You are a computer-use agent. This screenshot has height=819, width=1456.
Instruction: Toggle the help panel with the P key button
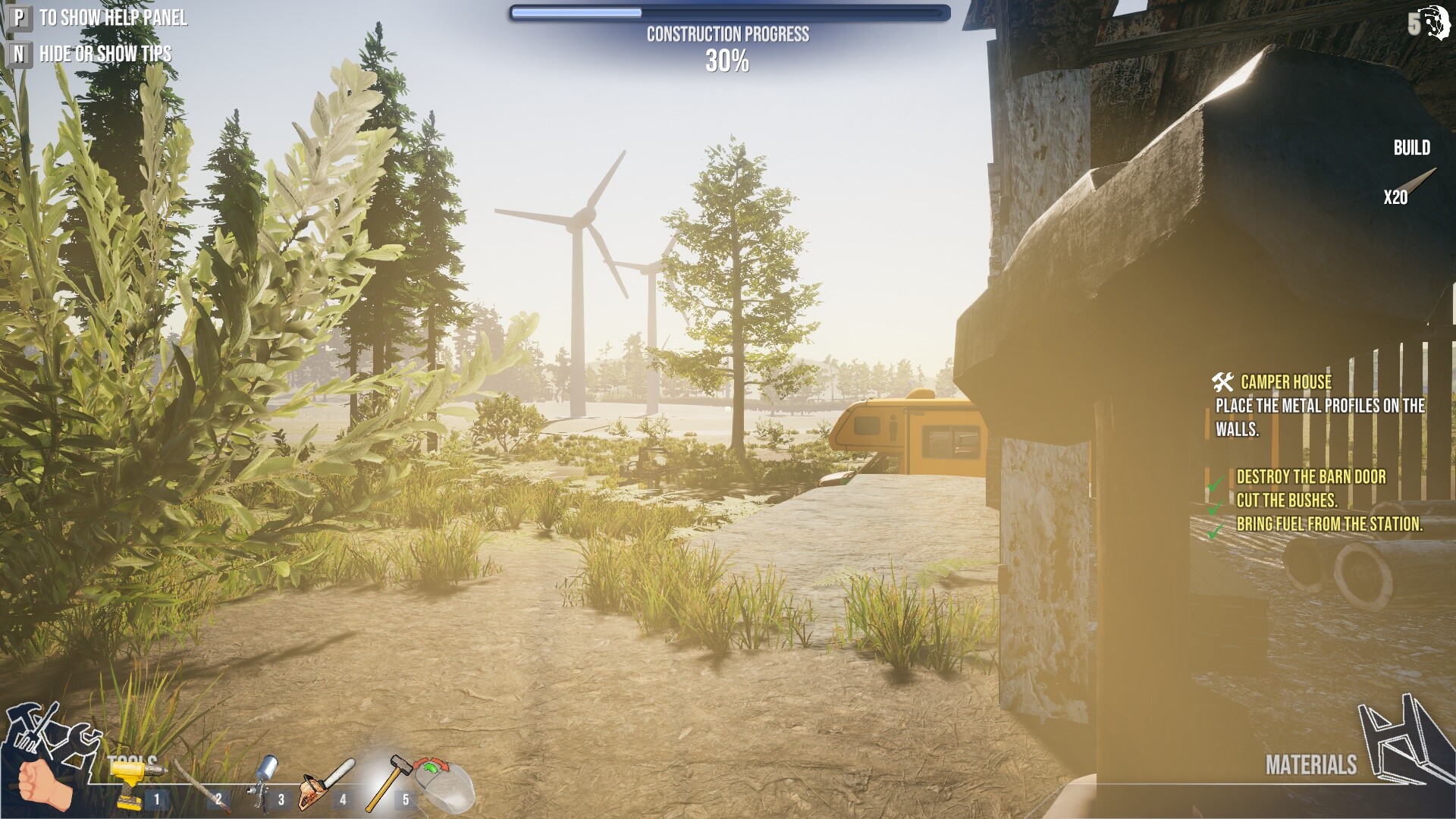pos(18,17)
